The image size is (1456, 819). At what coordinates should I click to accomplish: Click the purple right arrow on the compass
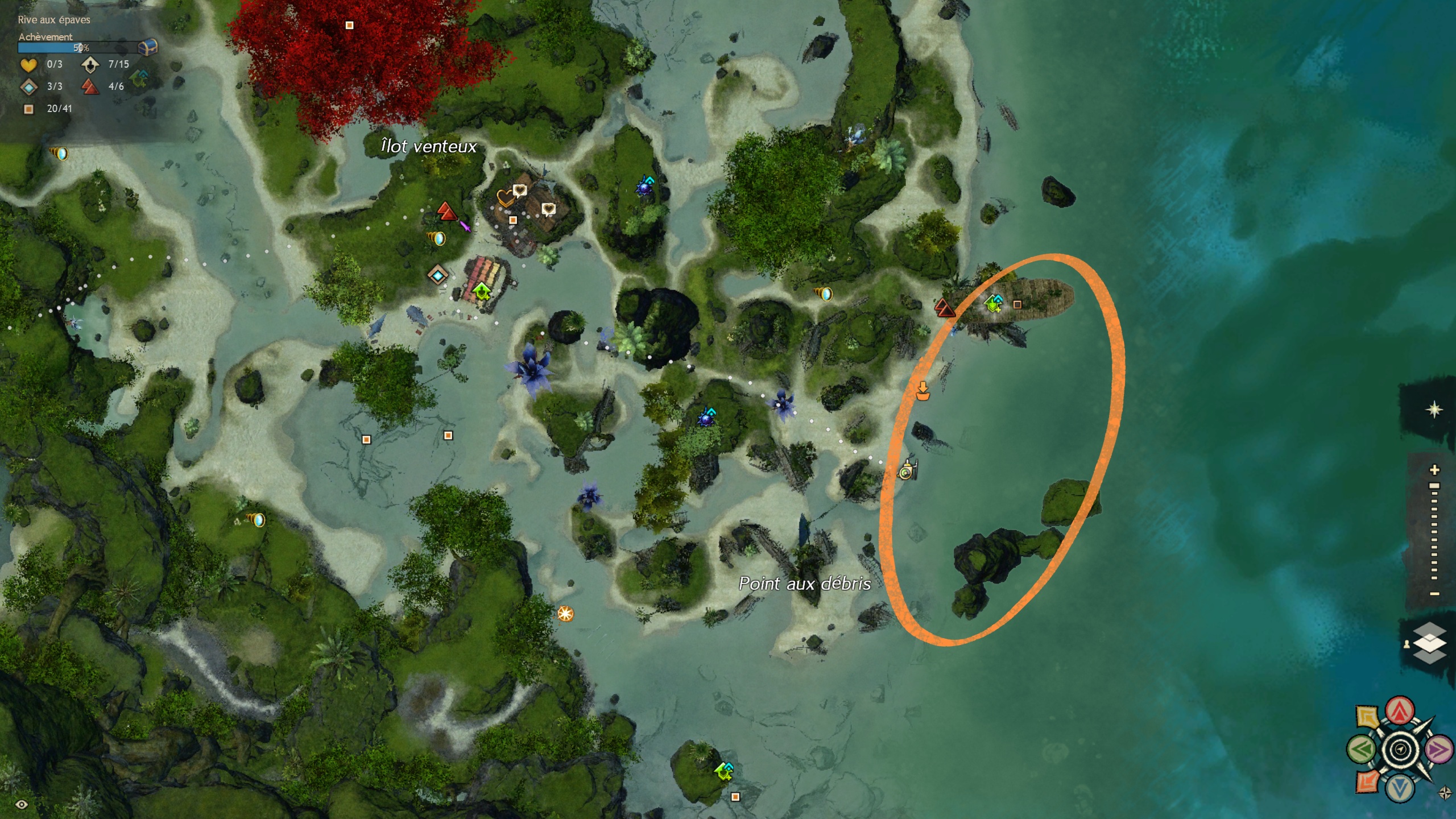[1438, 750]
